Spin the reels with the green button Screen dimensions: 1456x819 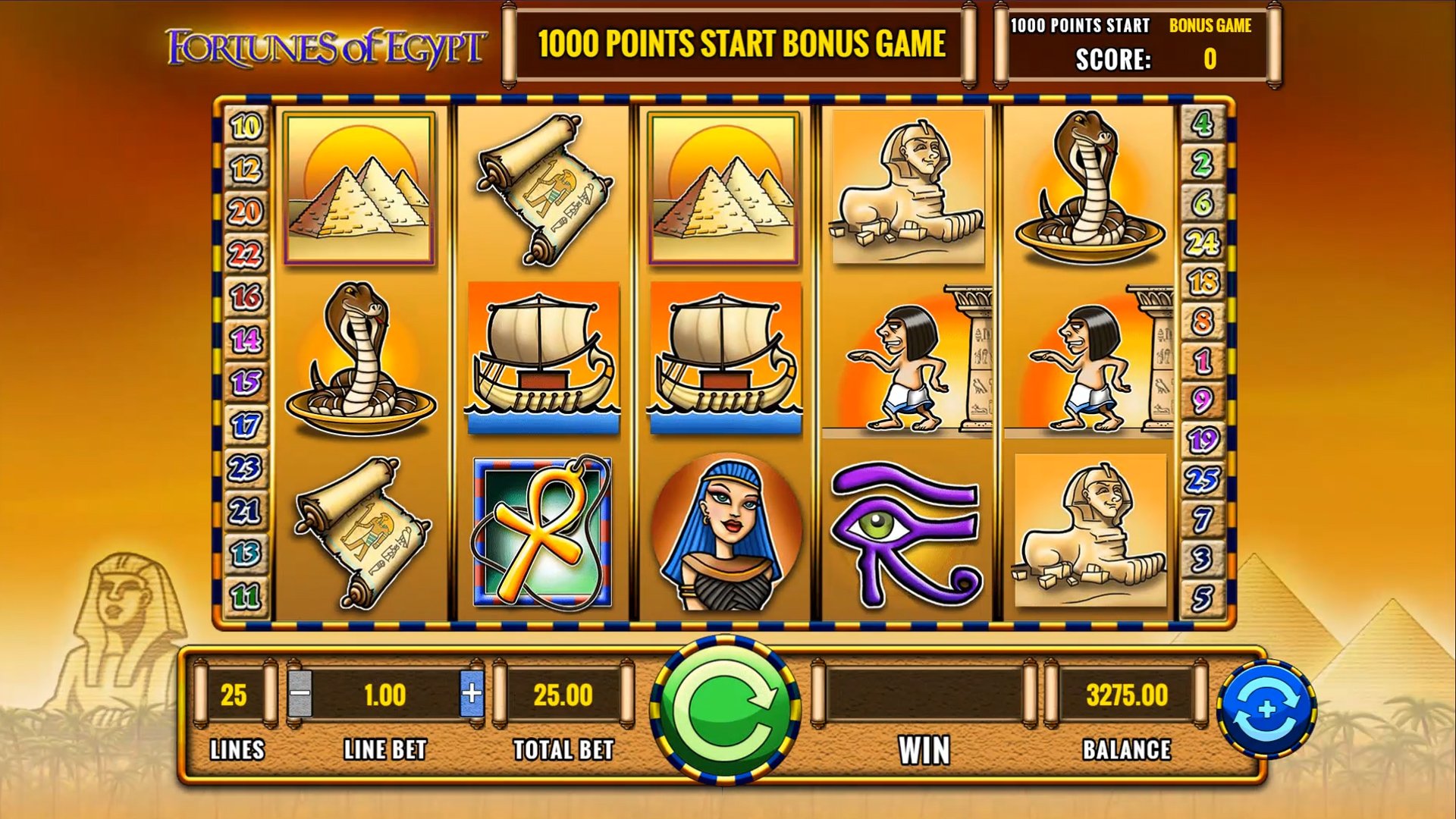[x=726, y=711]
